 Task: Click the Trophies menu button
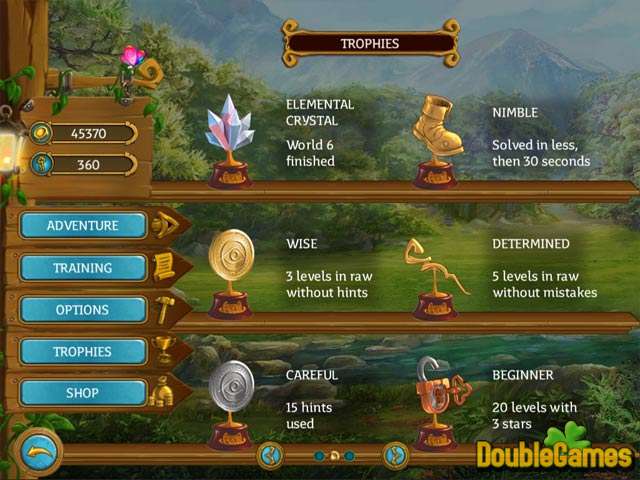point(83,352)
